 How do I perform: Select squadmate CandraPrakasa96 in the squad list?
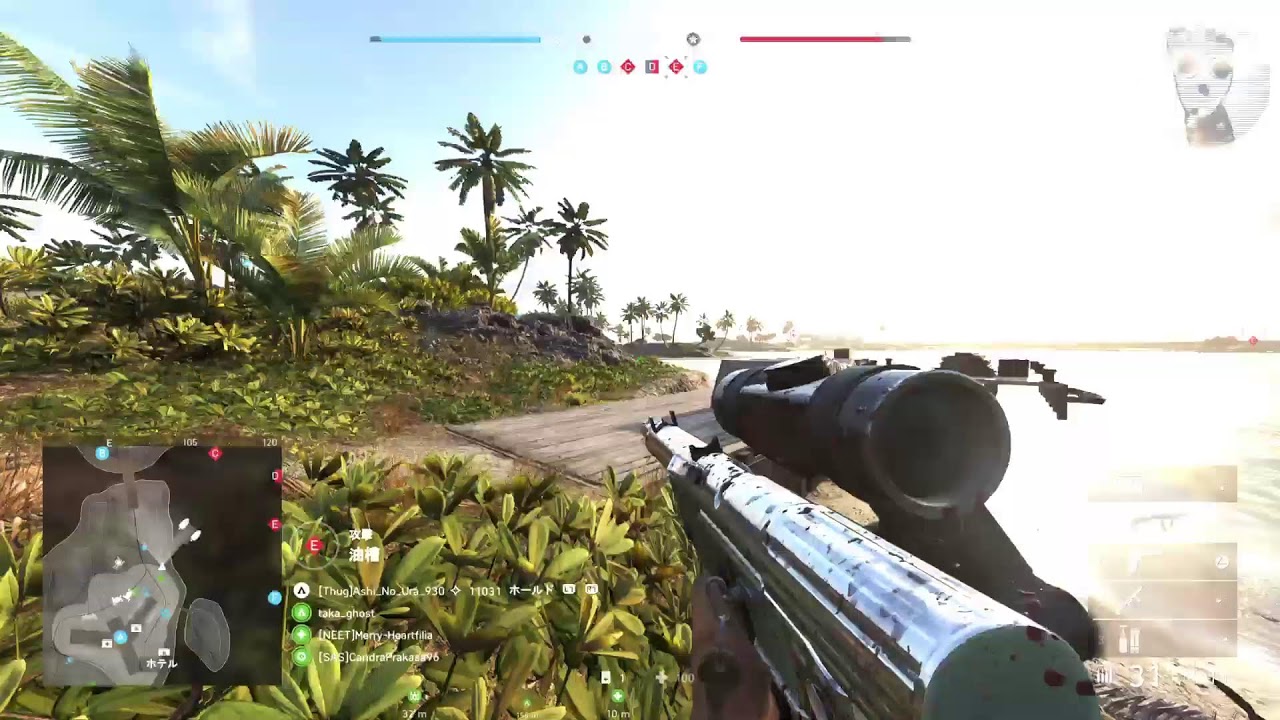[378, 657]
